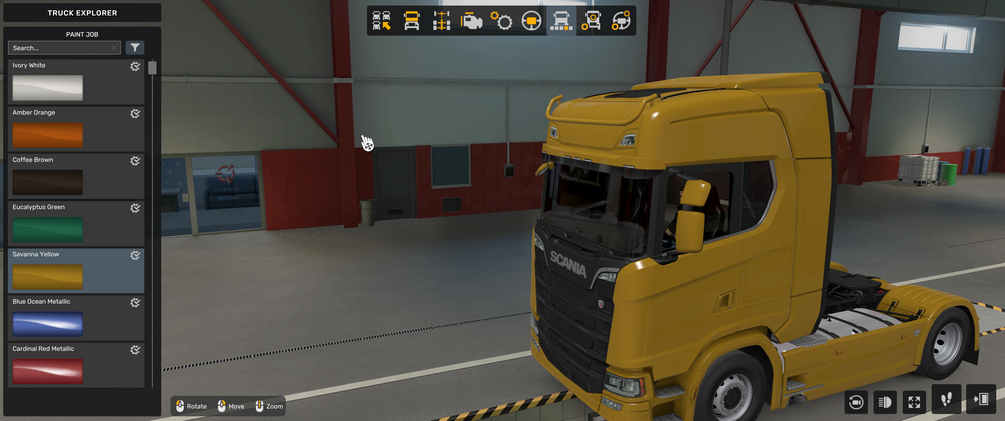Pick Cardinal Red Metallic paint
Image resolution: width=1005 pixels, height=421 pixels.
pos(47,370)
